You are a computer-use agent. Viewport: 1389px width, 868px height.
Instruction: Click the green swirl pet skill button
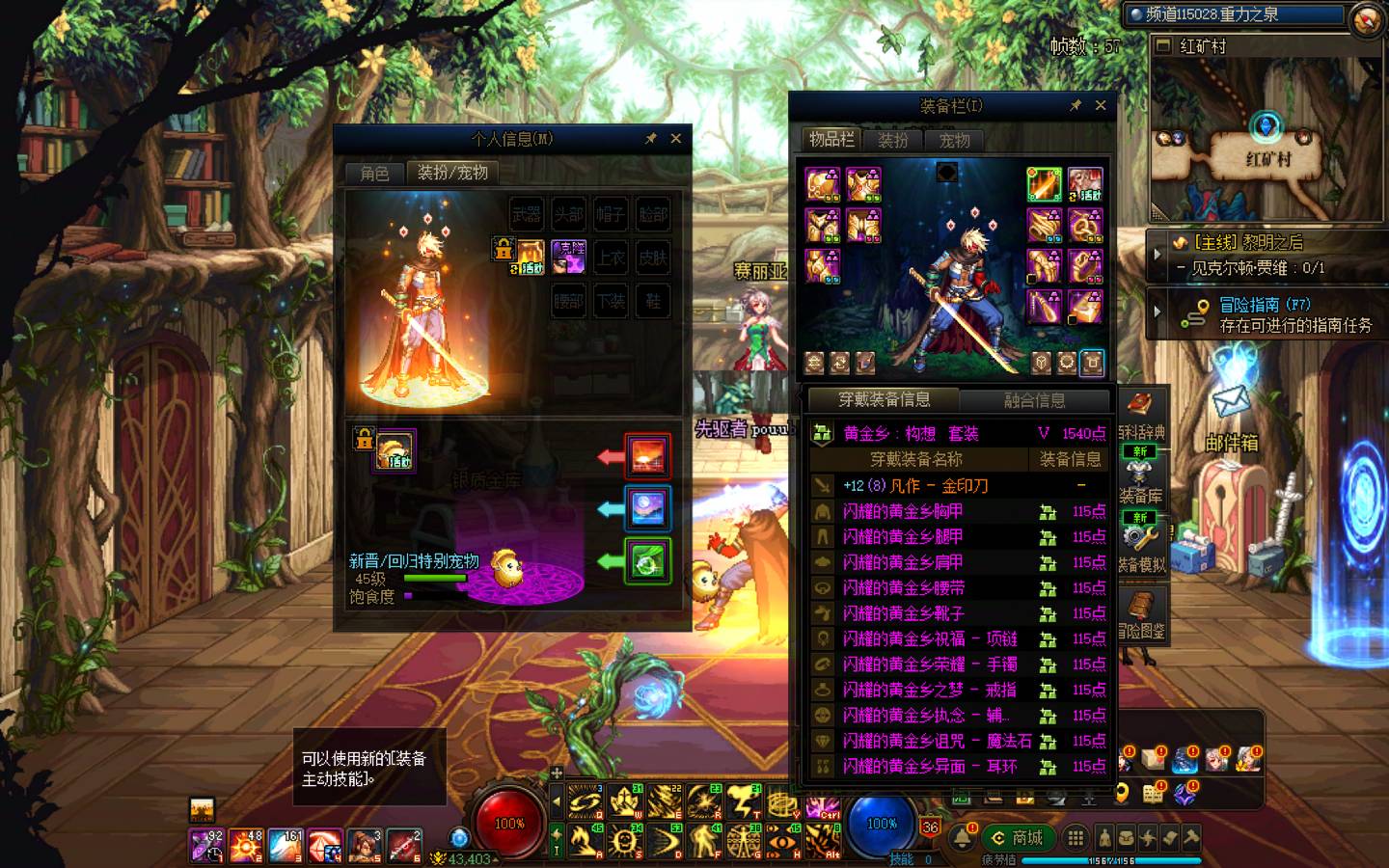647,562
